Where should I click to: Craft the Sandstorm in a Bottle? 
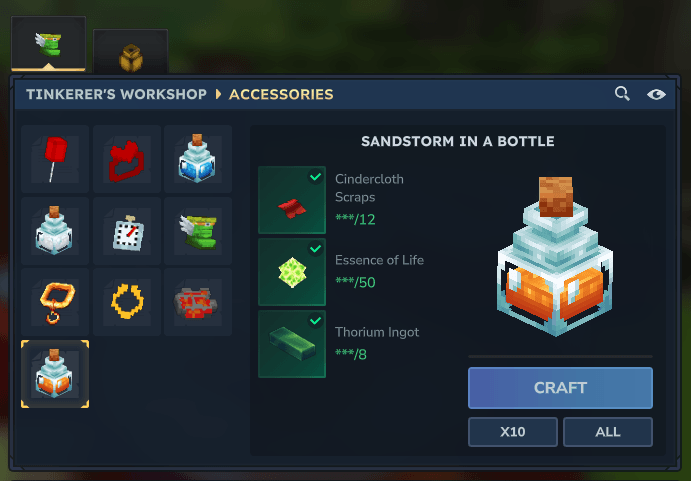(560, 388)
